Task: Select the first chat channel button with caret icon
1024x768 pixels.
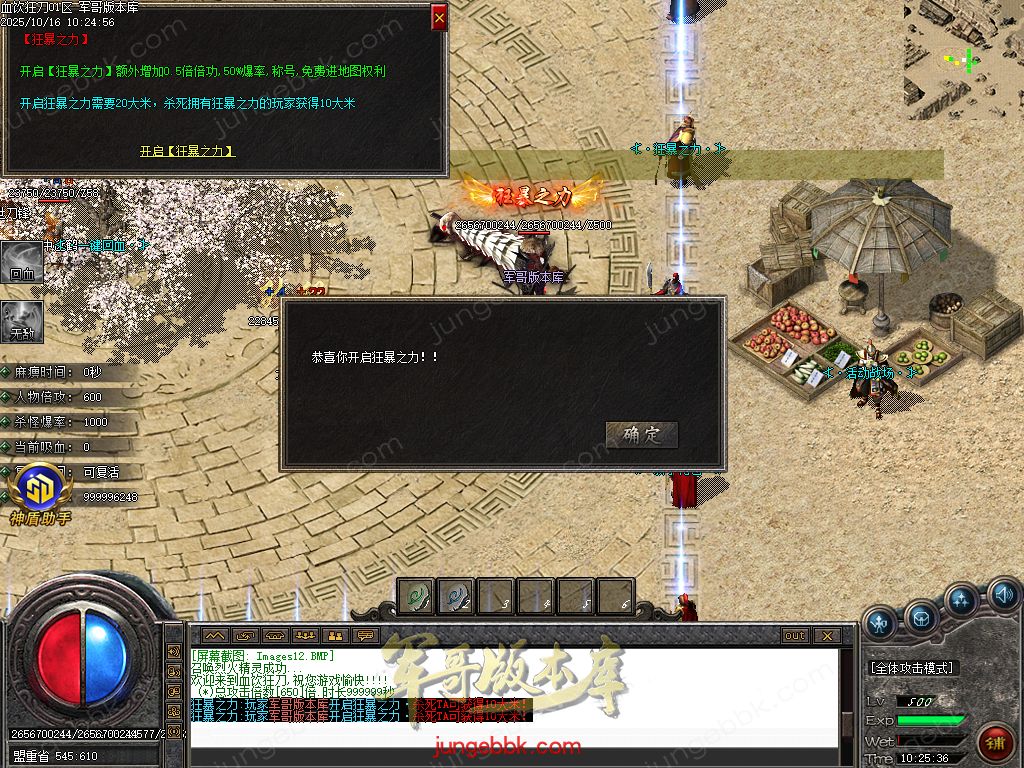Action: coord(213,636)
